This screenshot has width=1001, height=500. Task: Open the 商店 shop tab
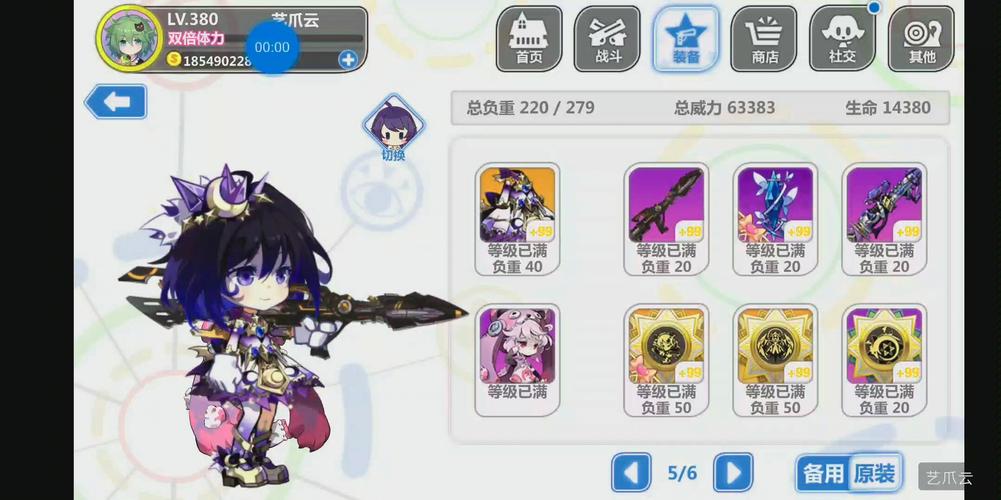tap(764, 39)
